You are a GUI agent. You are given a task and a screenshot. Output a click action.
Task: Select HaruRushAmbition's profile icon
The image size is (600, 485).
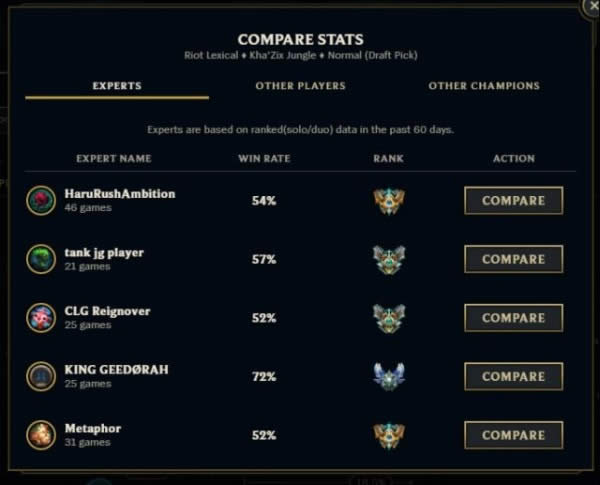(41, 200)
